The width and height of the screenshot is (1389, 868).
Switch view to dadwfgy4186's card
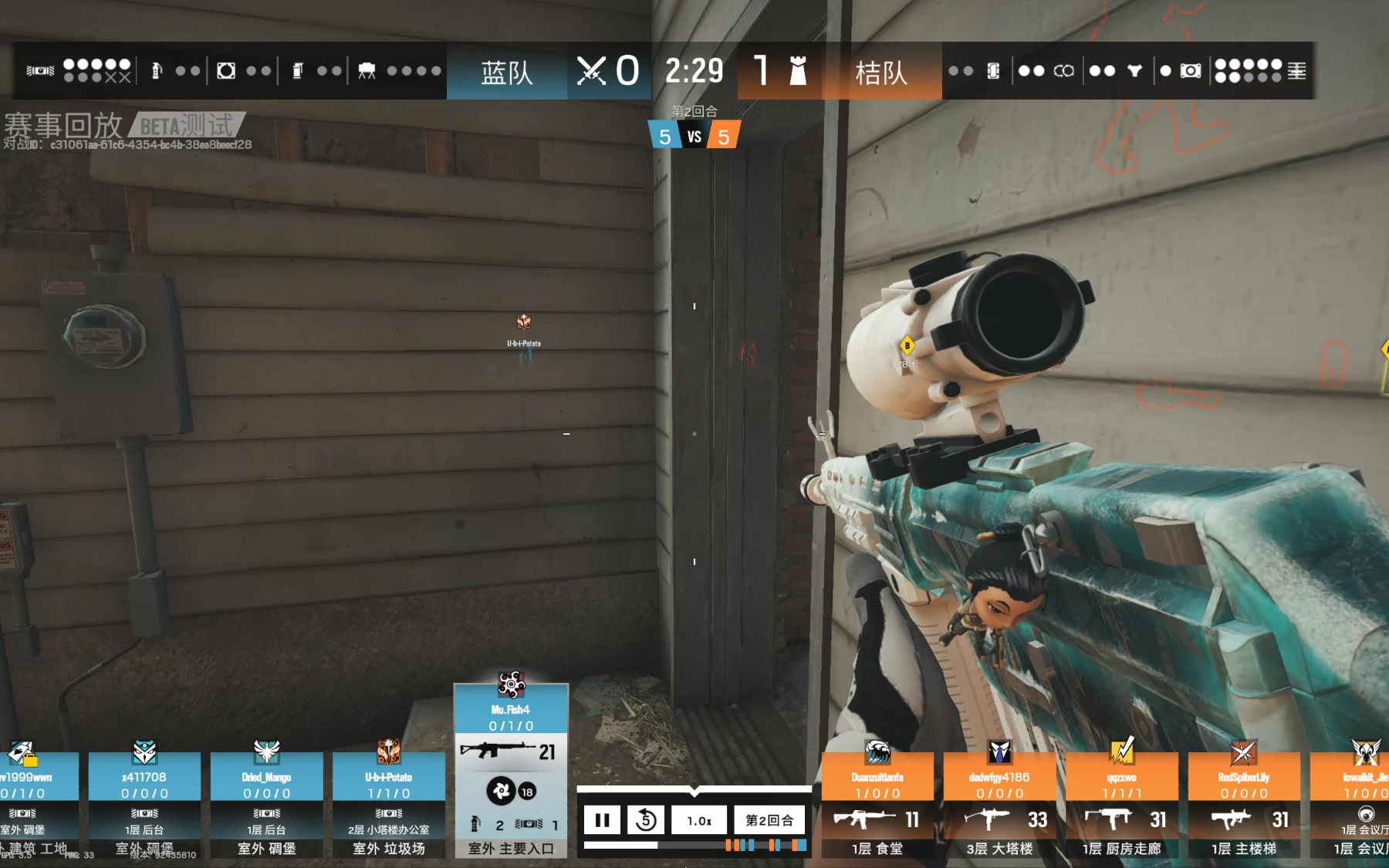999,802
